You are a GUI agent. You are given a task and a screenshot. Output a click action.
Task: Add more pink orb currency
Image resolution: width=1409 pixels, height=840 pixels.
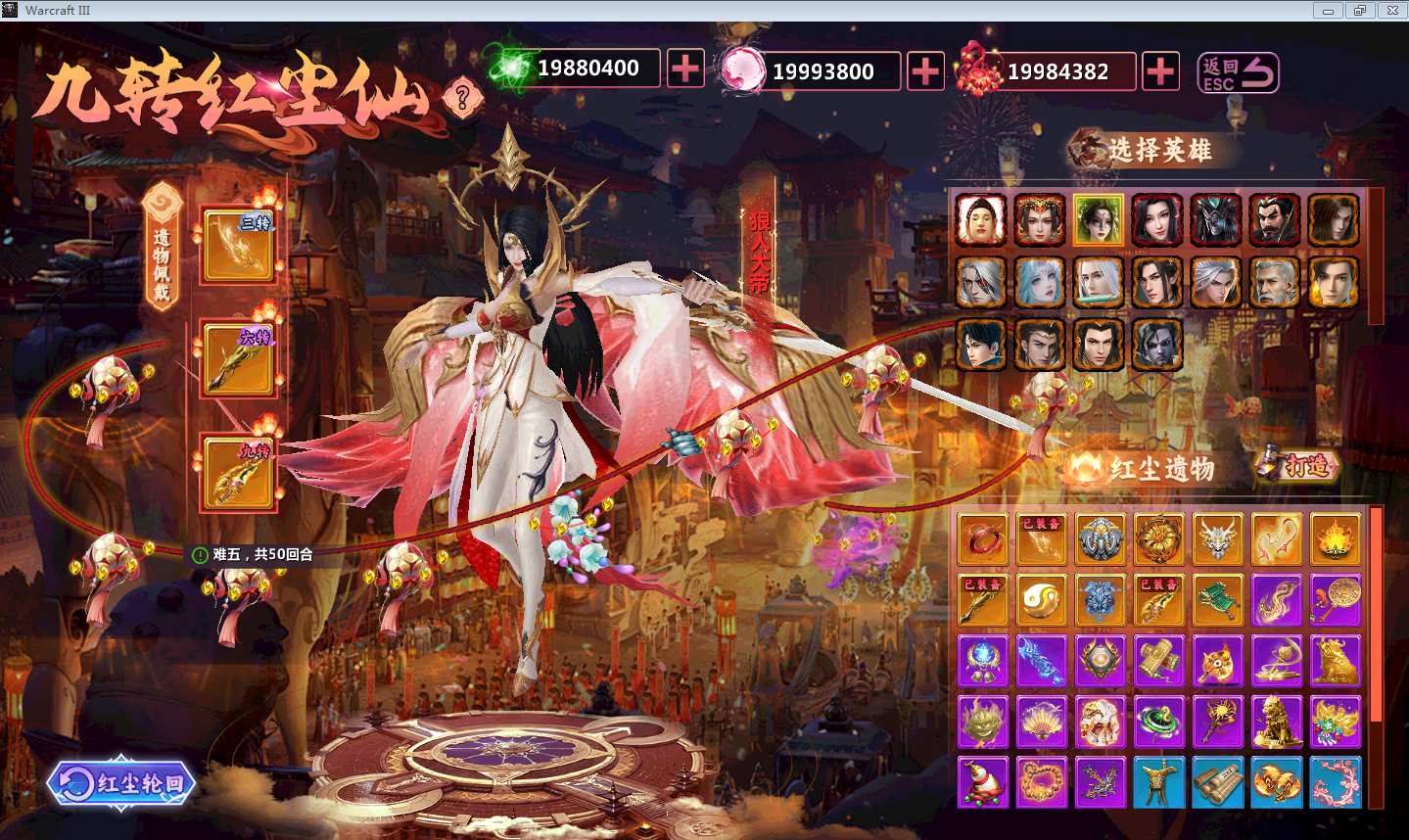click(925, 71)
